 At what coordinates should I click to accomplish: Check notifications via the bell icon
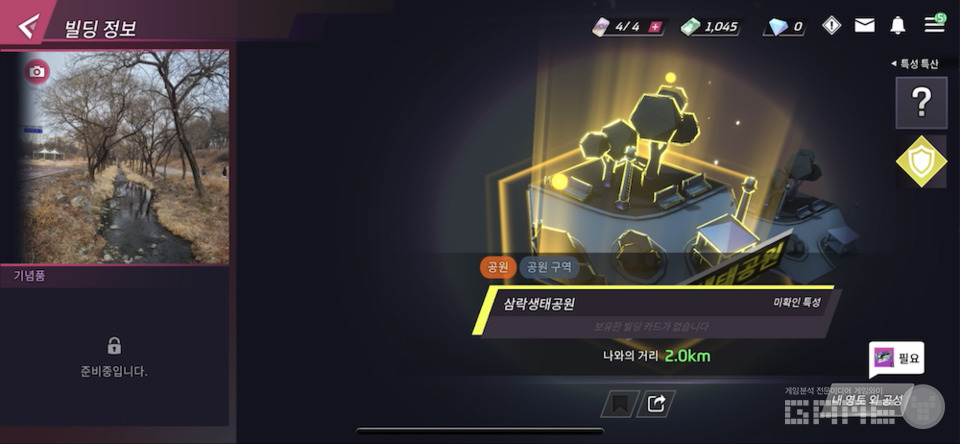click(898, 26)
